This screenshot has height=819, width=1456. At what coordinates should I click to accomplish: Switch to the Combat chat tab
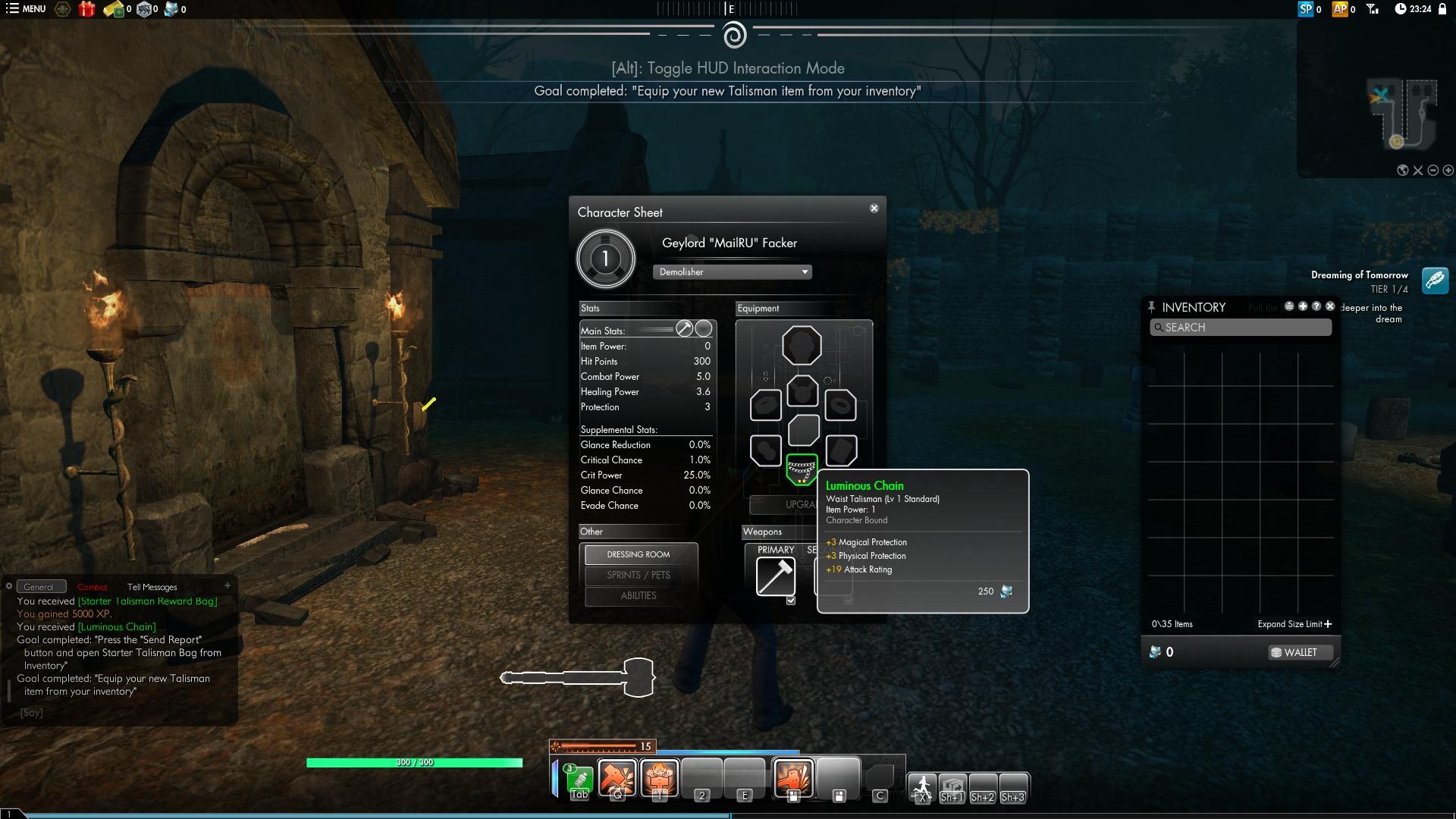click(92, 586)
